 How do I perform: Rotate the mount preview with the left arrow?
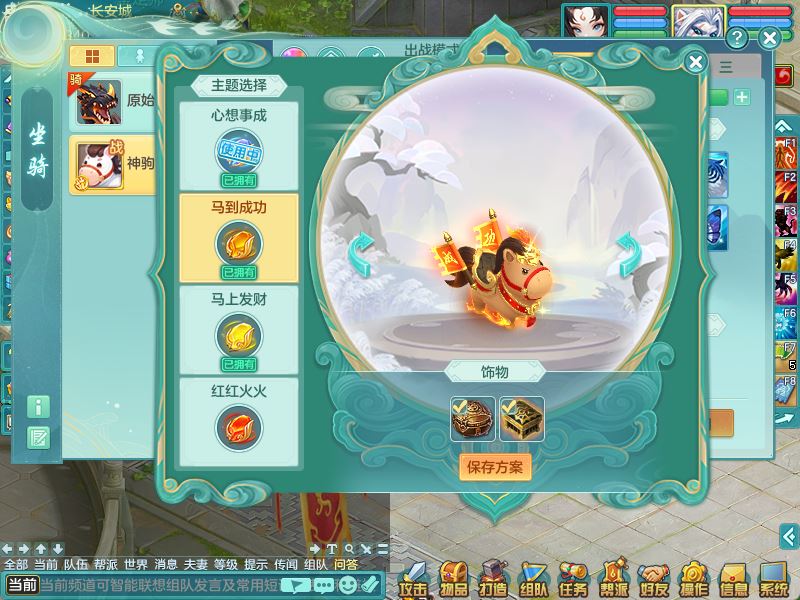click(x=361, y=255)
